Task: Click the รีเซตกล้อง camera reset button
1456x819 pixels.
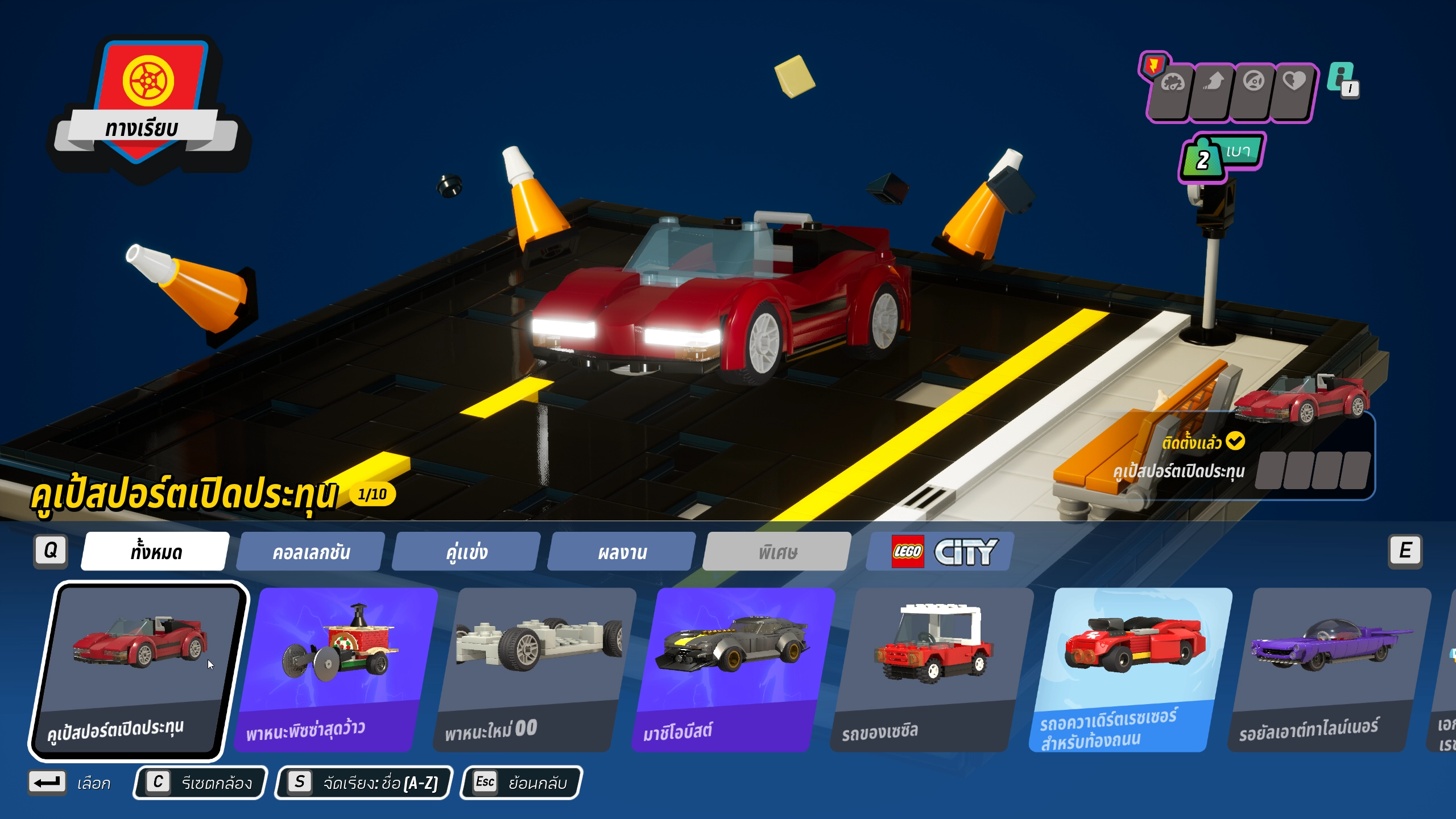Action: (200, 783)
